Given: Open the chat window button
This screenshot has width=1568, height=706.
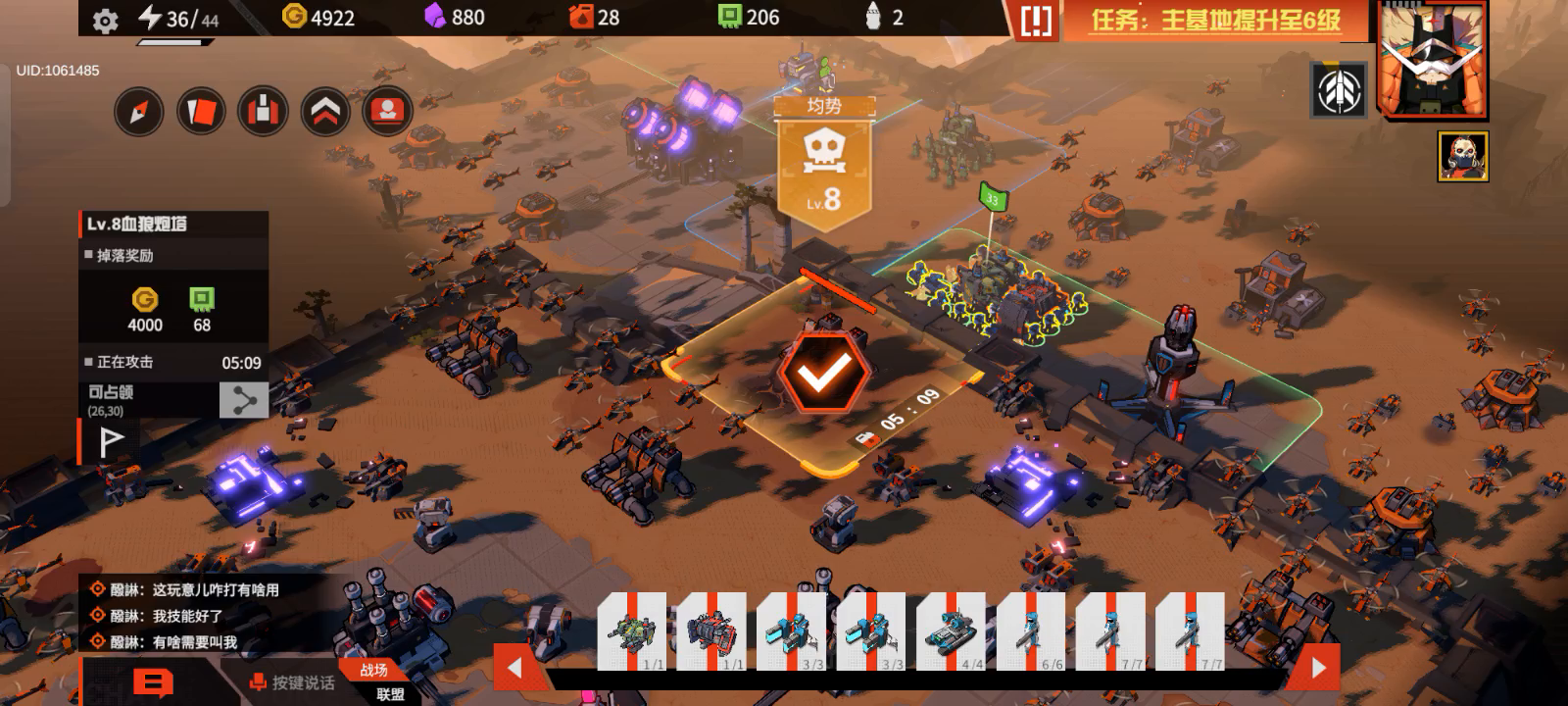Looking at the screenshot, I should (152, 682).
